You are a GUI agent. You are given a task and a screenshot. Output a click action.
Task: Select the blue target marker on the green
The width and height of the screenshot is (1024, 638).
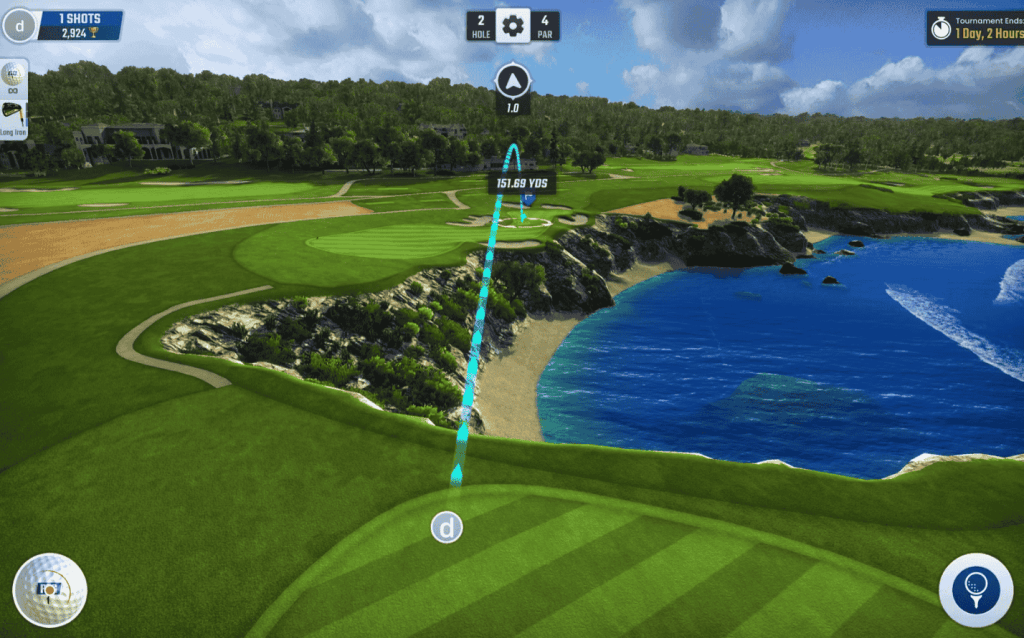(527, 201)
